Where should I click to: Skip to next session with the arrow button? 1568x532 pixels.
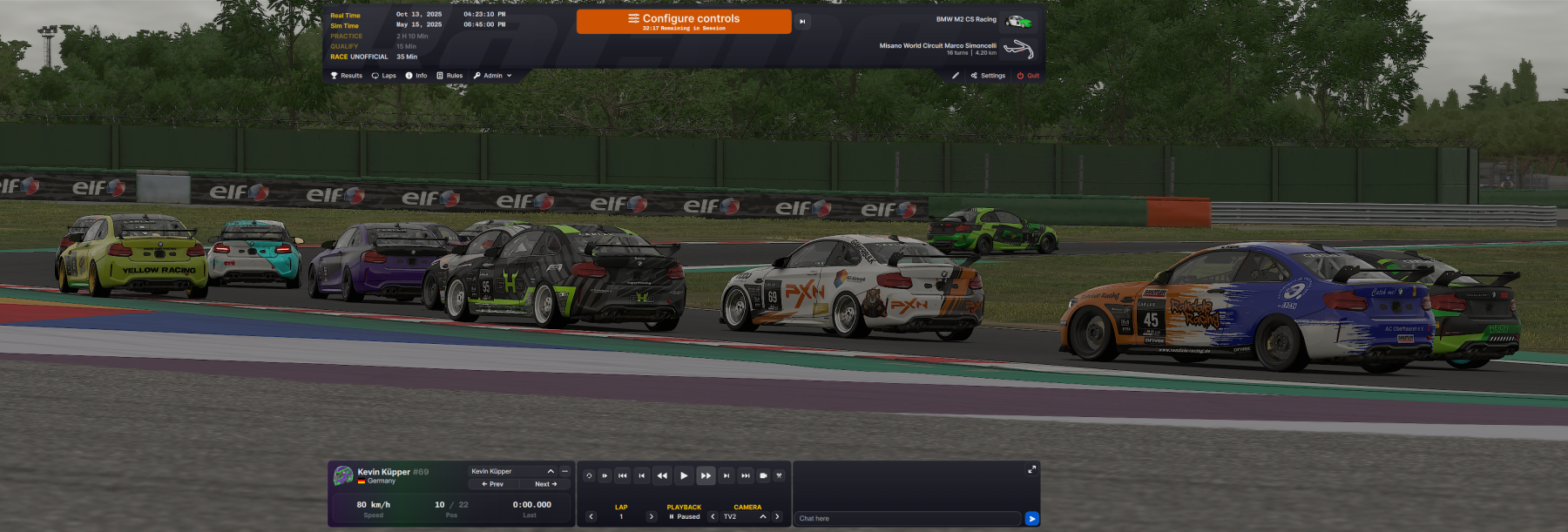click(x=802, y=22)
